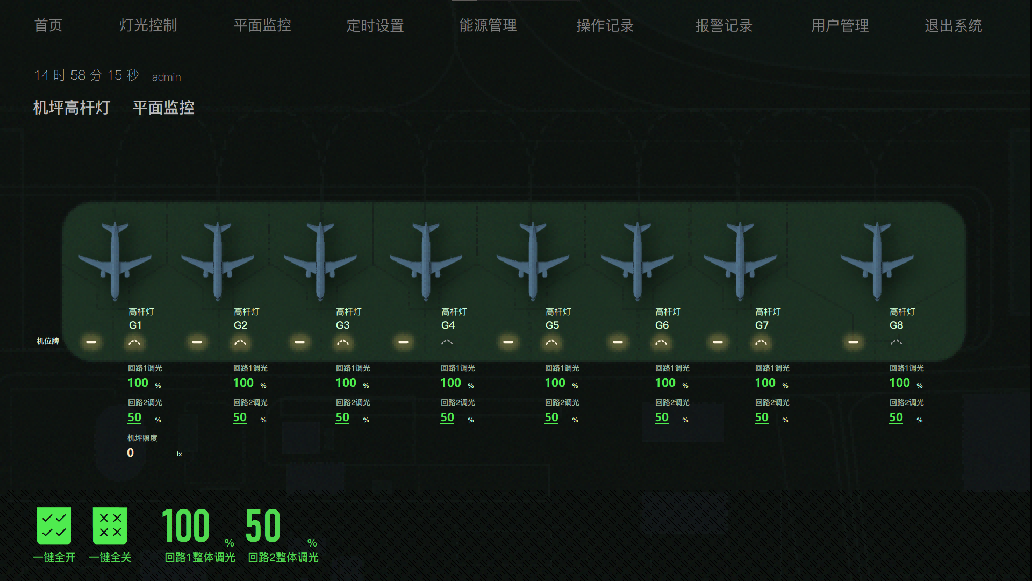Activate the 一键全开 button
The height and width of the screenshot is (581, 1032).
(x=54, y=525)
